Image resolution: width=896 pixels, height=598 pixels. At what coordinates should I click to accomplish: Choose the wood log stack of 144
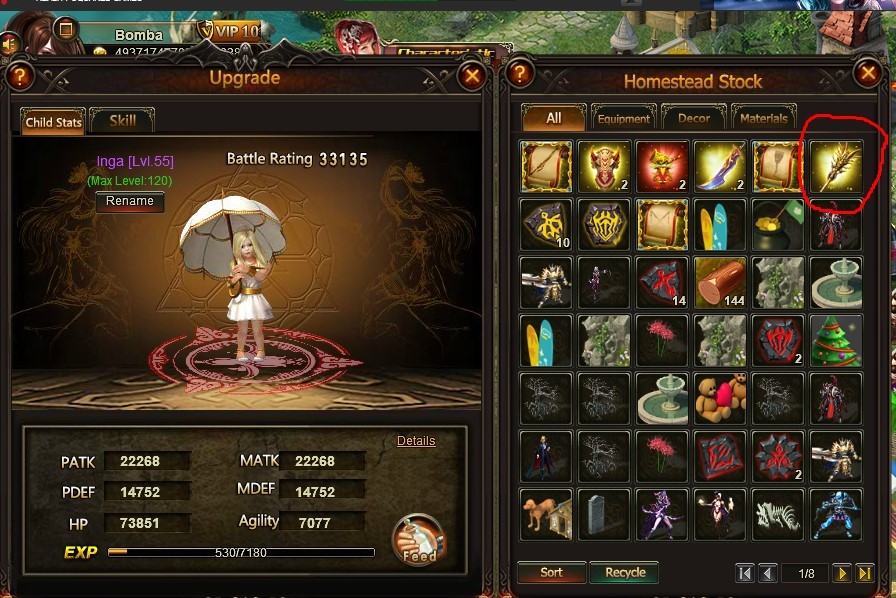point(720,282)
